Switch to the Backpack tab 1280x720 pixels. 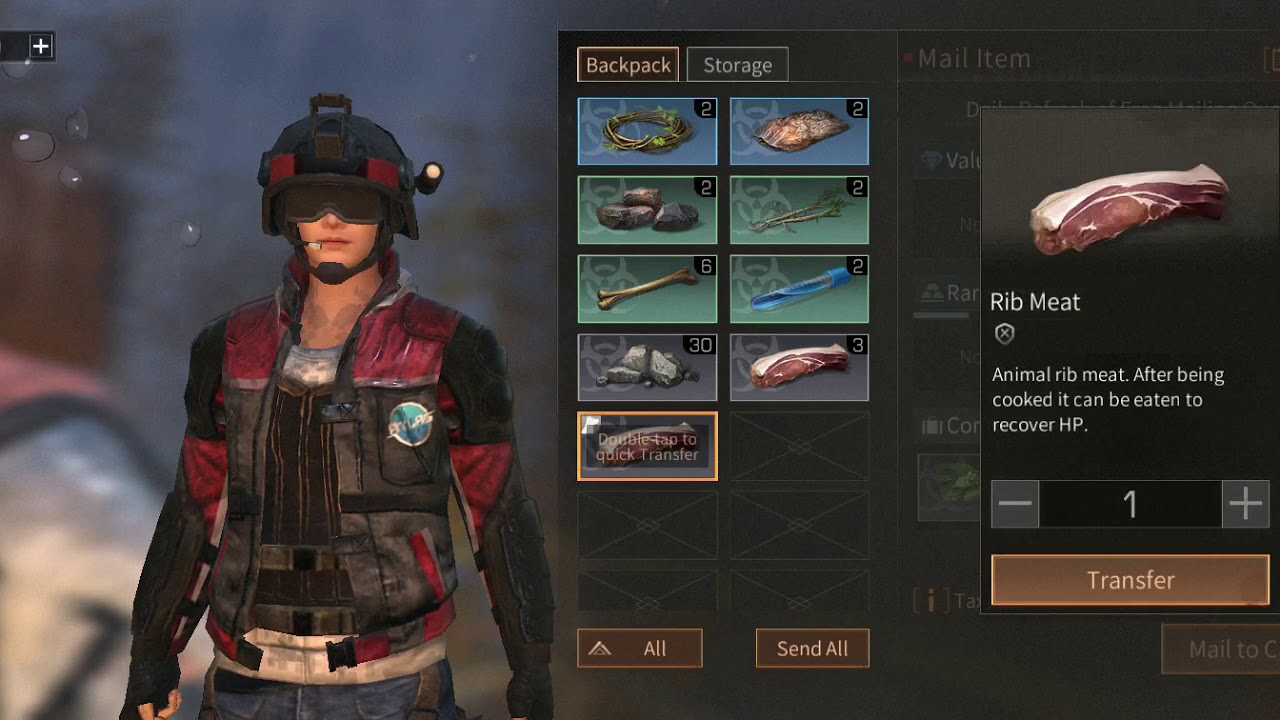(x=628, y=65)
